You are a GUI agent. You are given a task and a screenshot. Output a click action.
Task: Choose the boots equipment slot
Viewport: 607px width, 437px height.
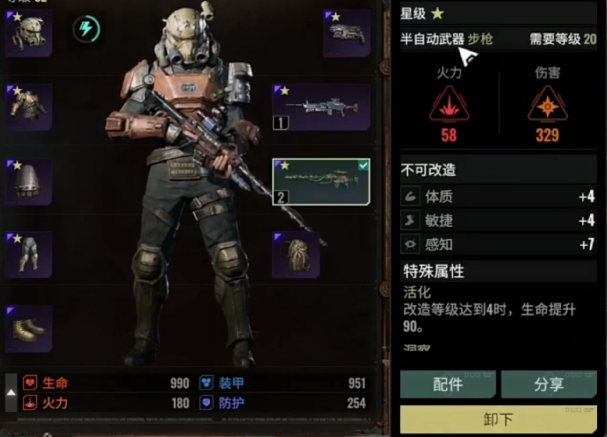(x=30, y=328)
